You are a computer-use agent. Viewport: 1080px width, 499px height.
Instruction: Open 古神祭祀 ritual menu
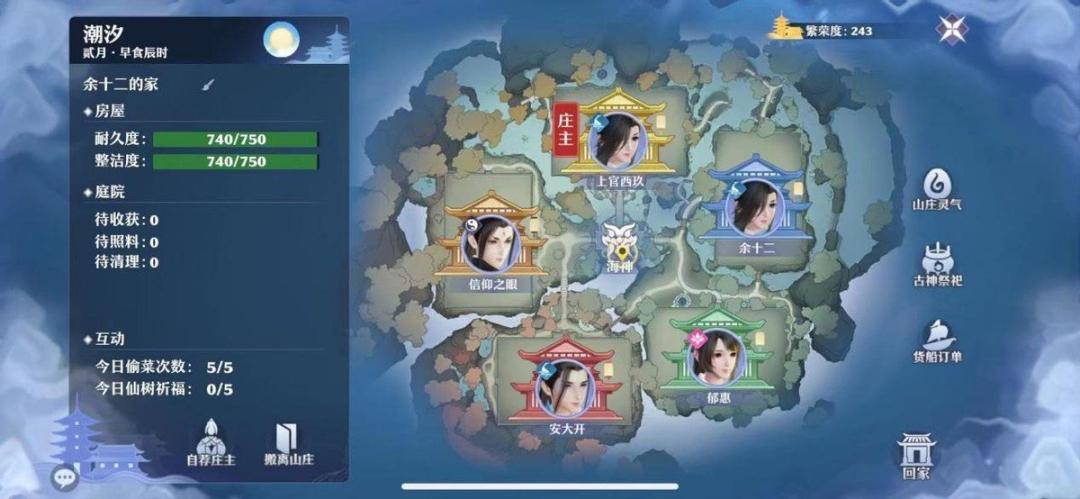[937, 262]
